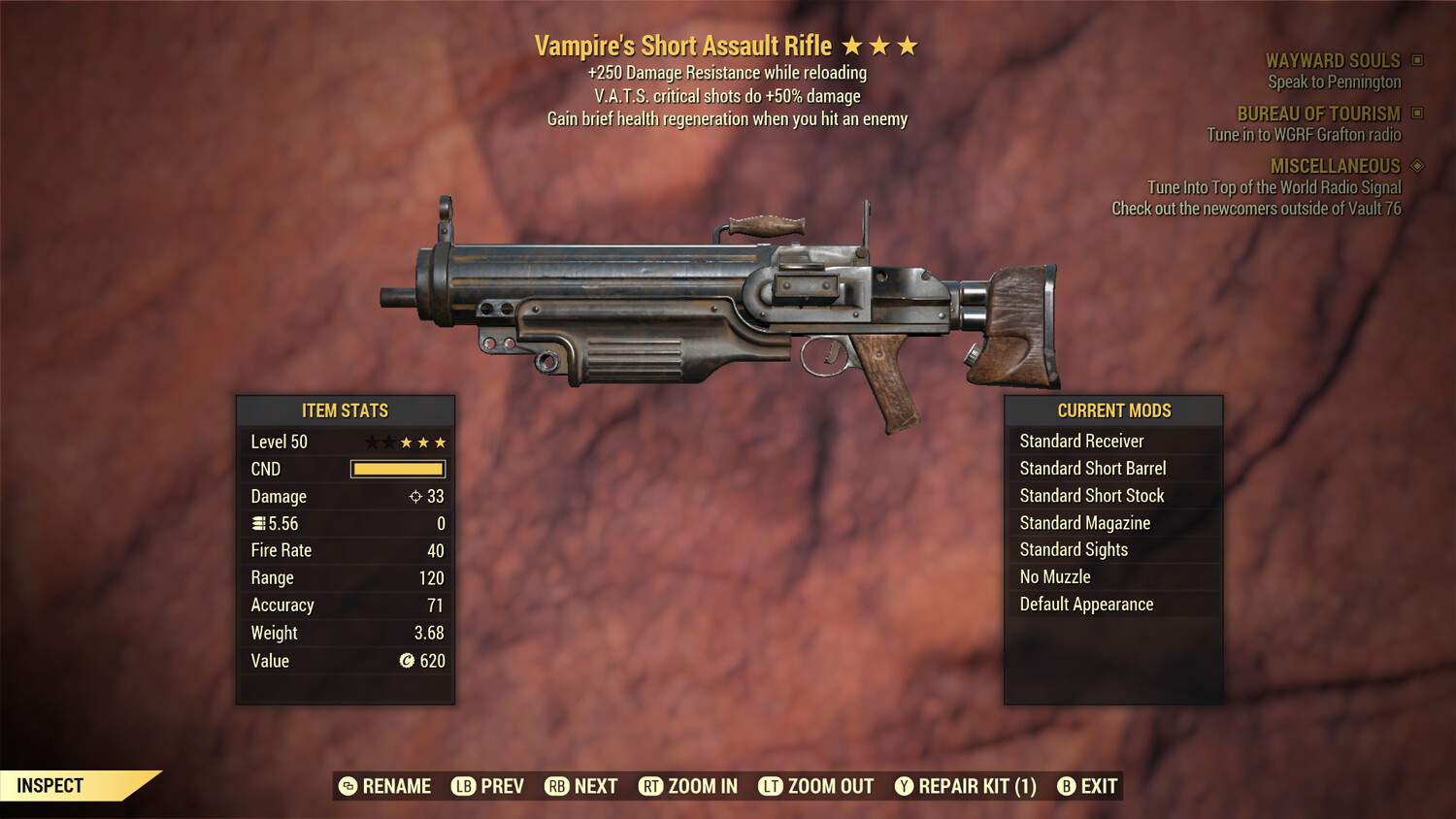Click the B Exit button icon
Viewport: 1456px width, 819px height.
pyautogui.click(x=1068, y=786)
